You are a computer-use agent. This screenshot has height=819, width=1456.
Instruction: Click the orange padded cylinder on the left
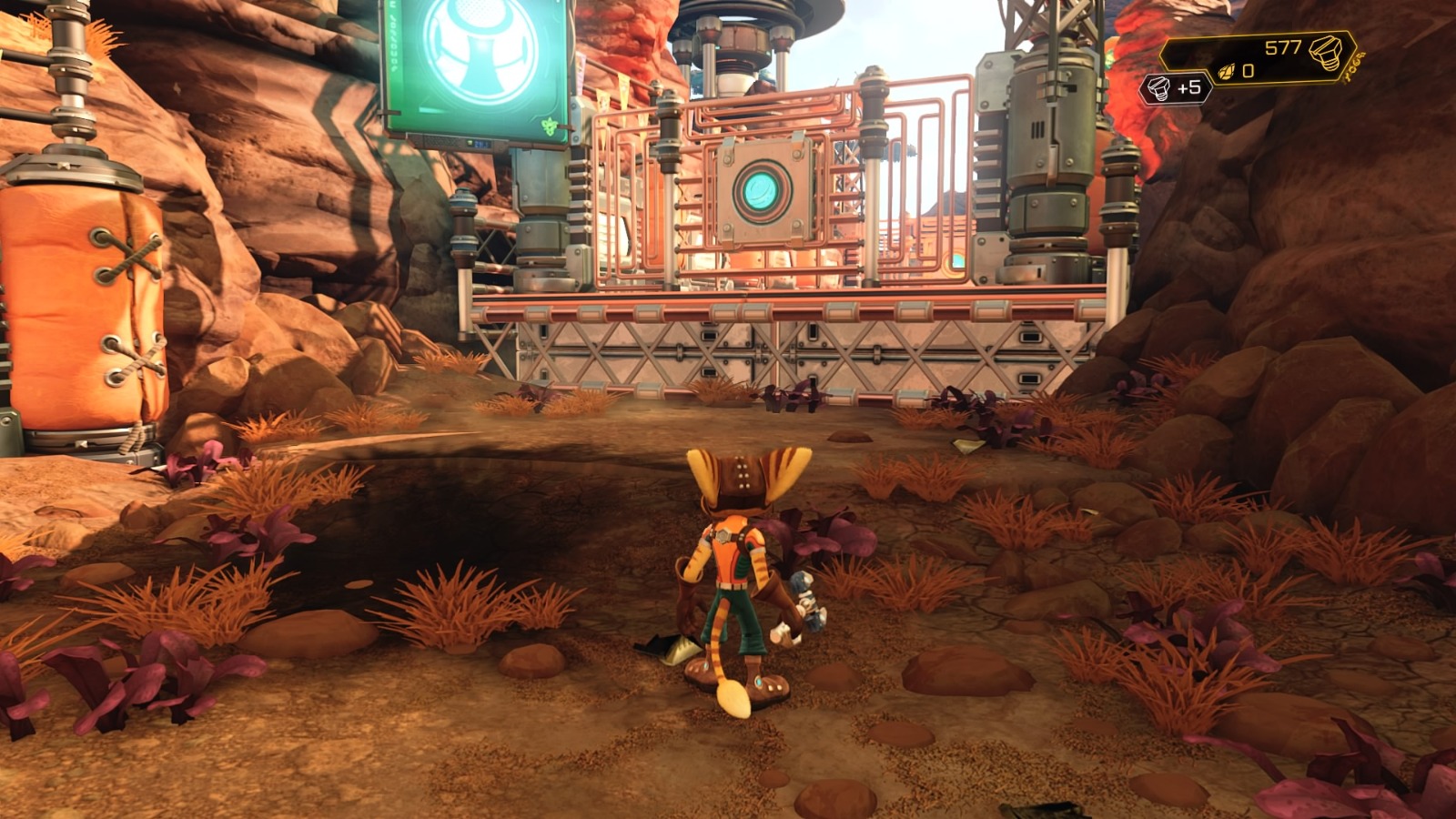pyautogui.click(x=82, y=300)
